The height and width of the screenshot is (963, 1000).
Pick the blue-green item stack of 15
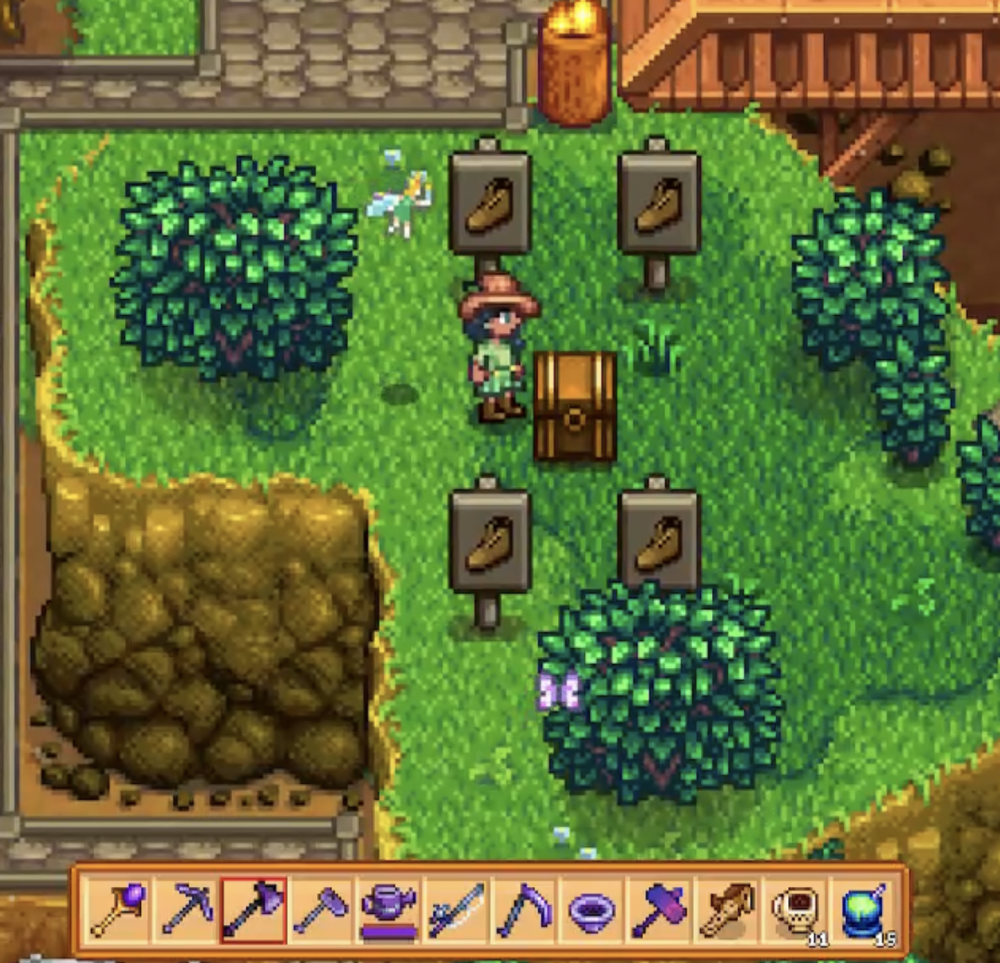pyautogui.click(x=864, y=910)
